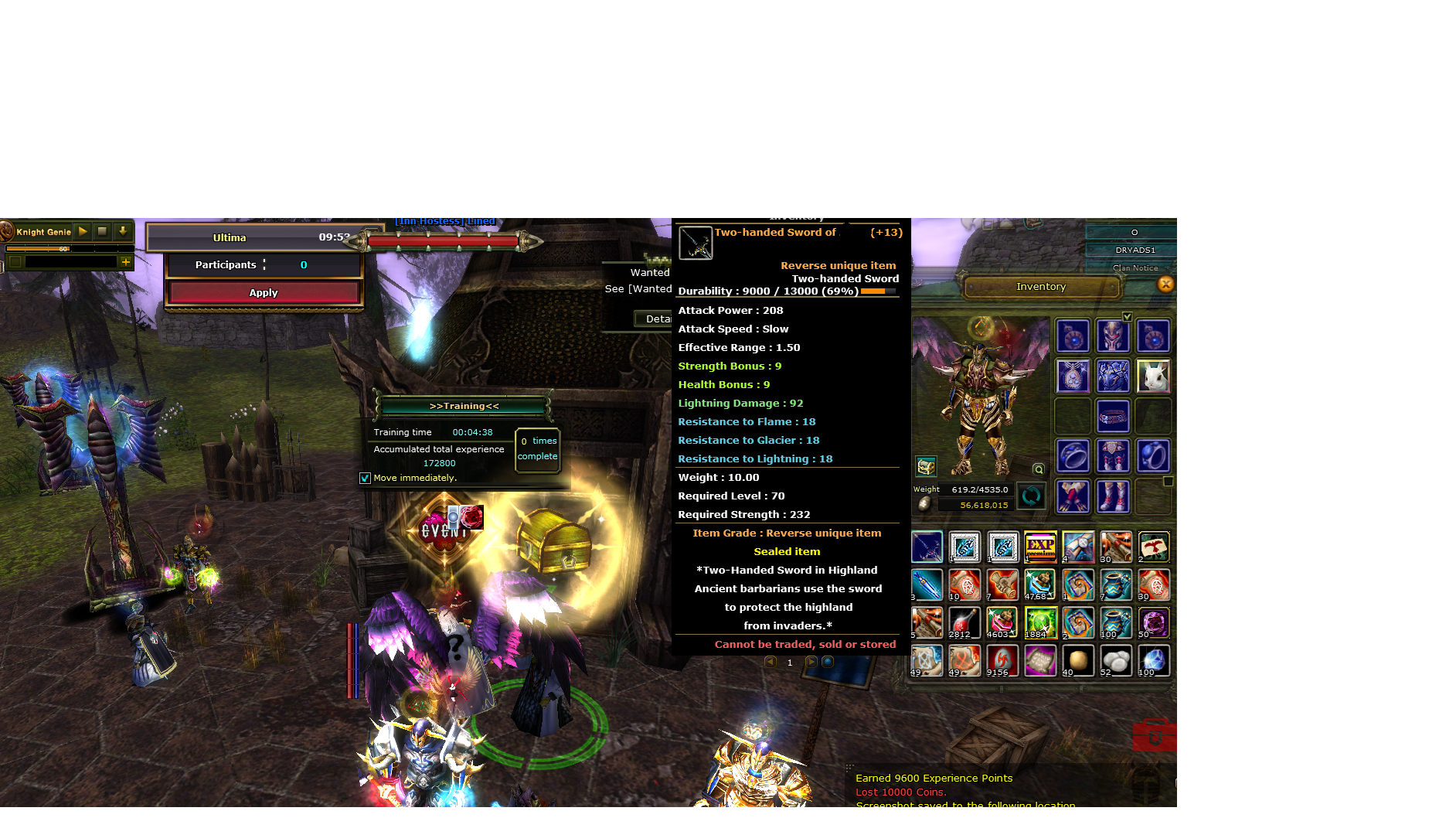Click the DRYADS1 name field
This screenshot has width=1456, height=828.
click(1135, 249)
